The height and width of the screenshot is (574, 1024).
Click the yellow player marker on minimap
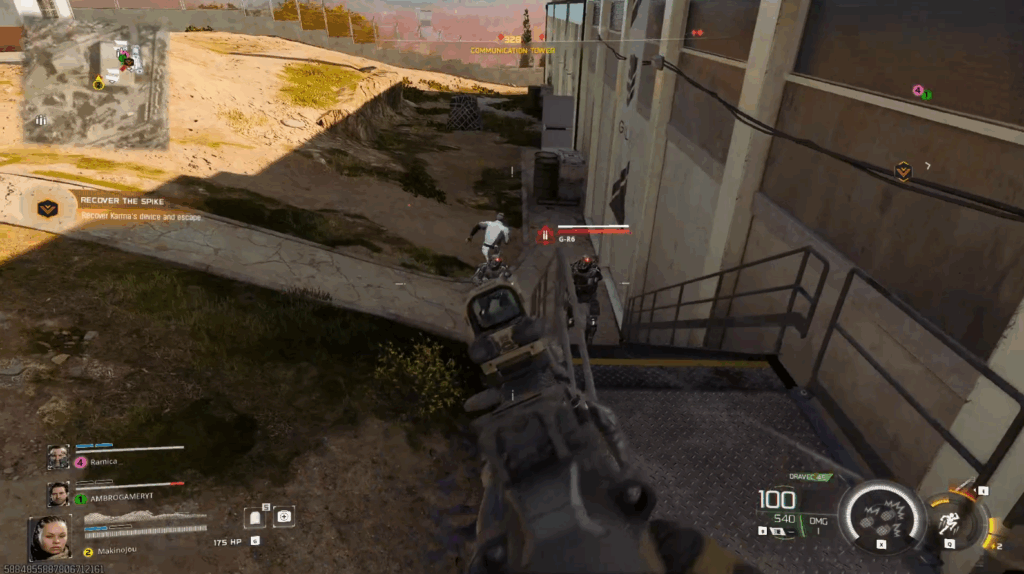(99, 83)
